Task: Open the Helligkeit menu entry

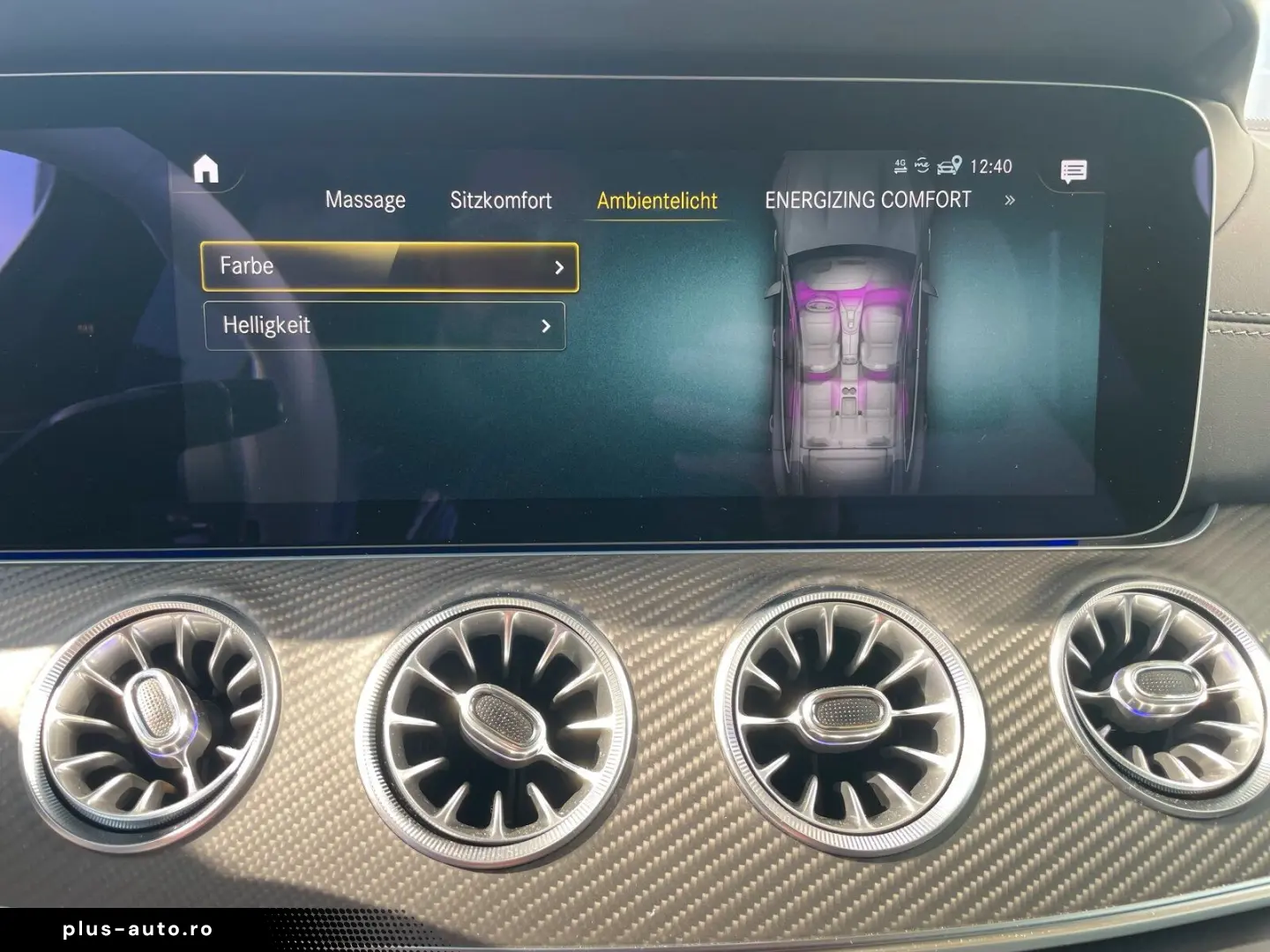Action: pos(385,326)
